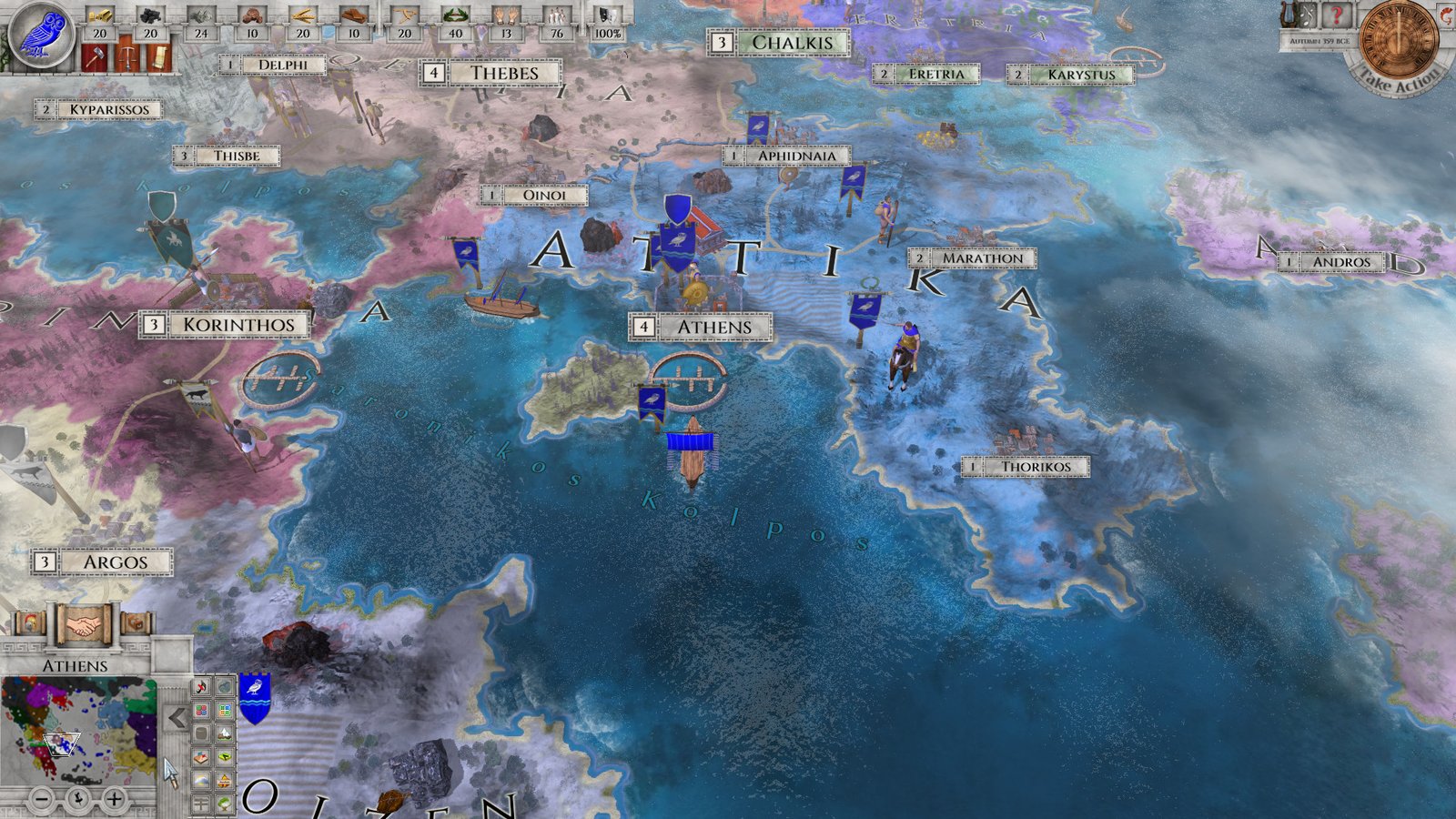Viewport: 1456px width, 819px height.
Task: Click the laurel wreath resource icon
Action: (x=456, y=15)
